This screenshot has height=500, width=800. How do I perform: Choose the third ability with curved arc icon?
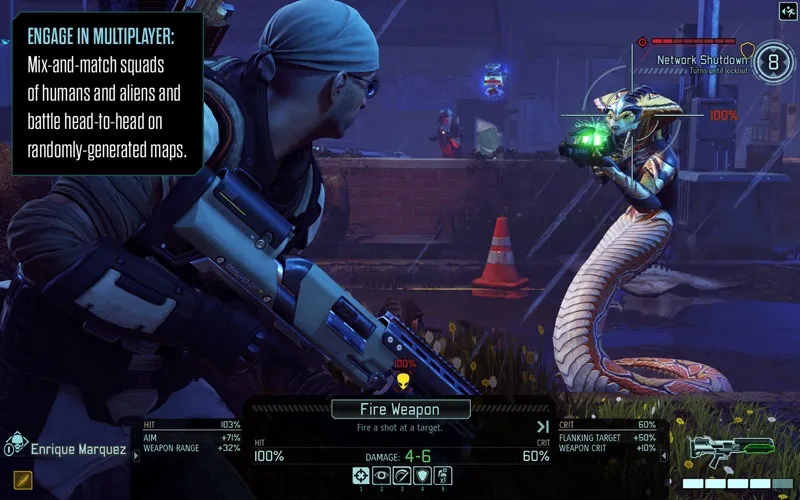pyautogui.click(x=401, y=475)
